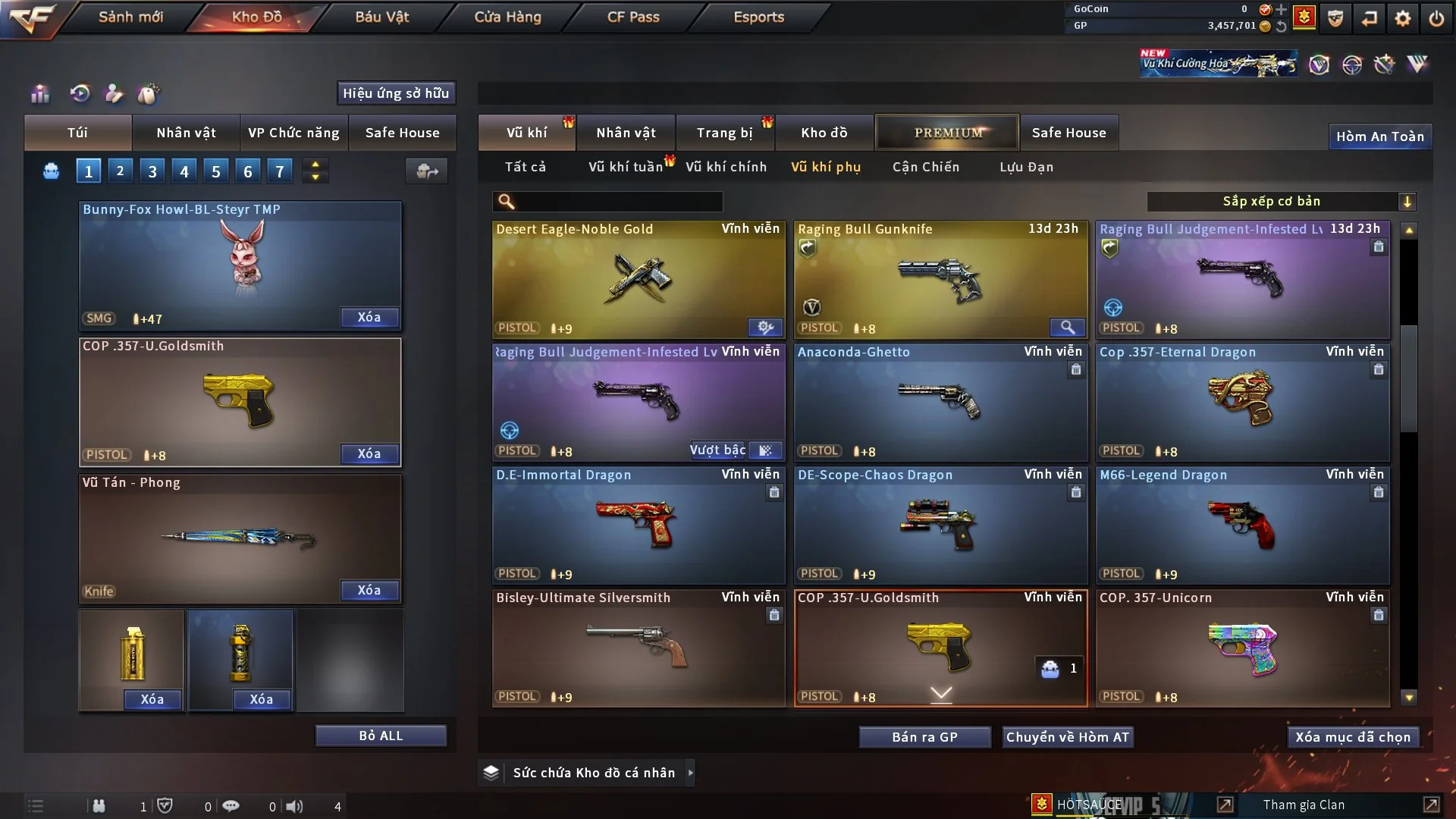Click Chuyển về Hòm AT button
The image size is (1456, 819).
pos(1068,737)
